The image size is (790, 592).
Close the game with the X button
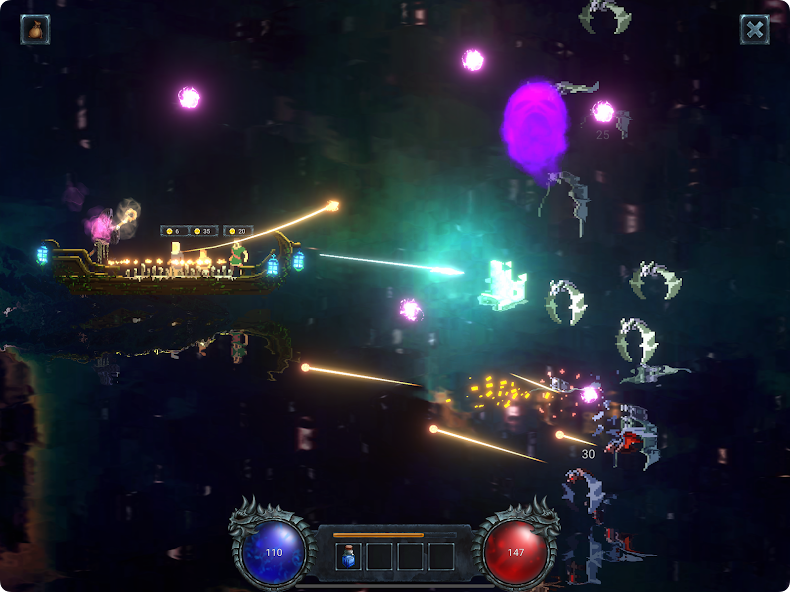click(754, 29)
